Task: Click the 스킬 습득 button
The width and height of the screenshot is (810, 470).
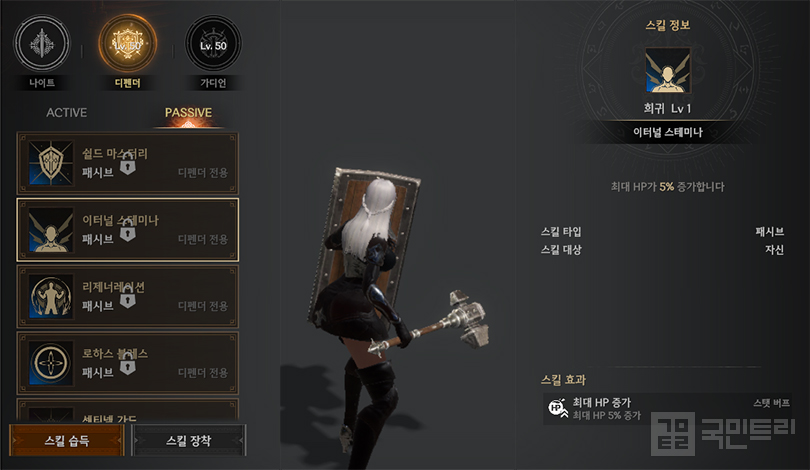Action: pyautogui.click(x=67, y=440)
